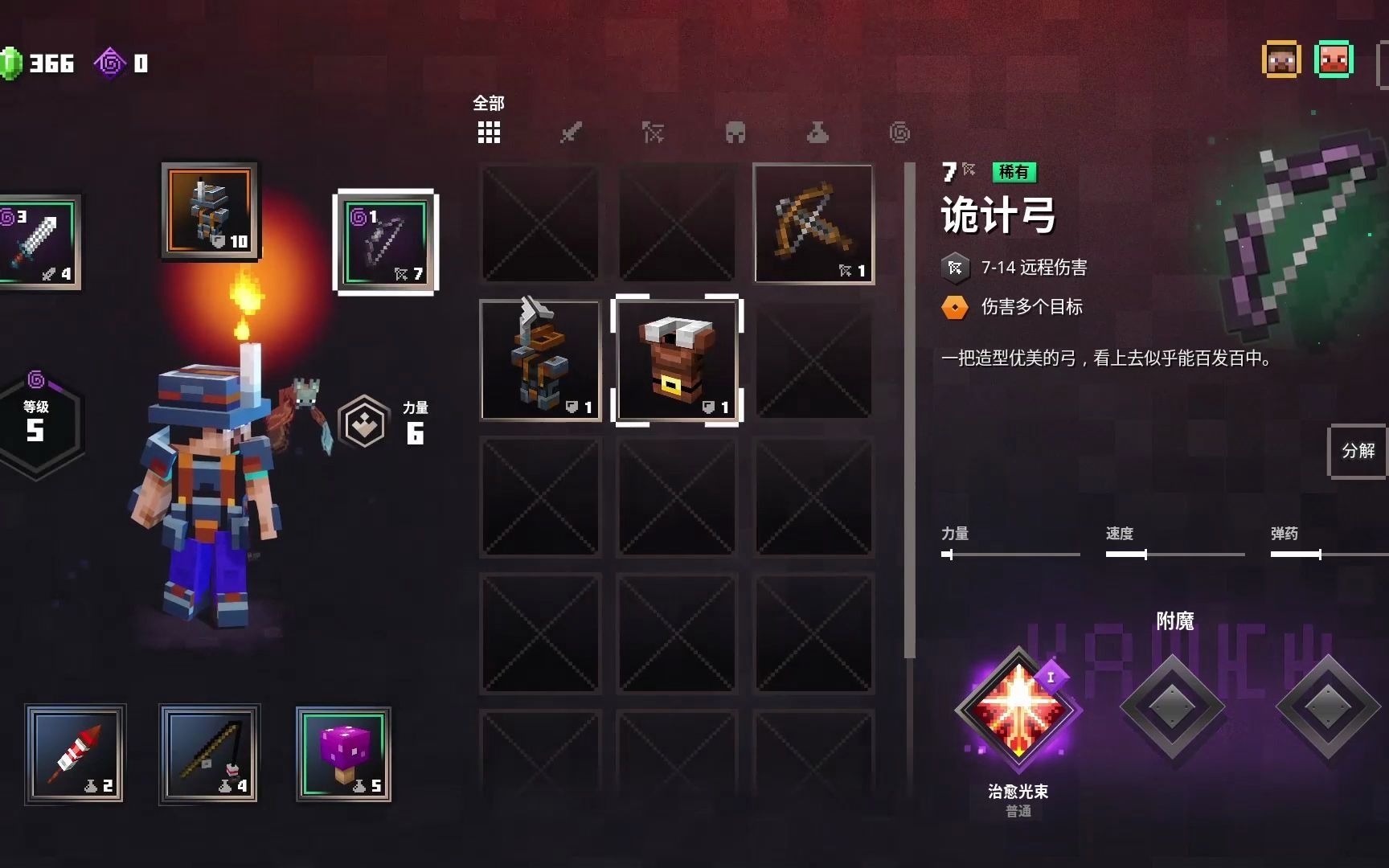This screenshot has width=1389, height=868.
Task: Select the melee weapon filter icon
Action: (570, 133)
